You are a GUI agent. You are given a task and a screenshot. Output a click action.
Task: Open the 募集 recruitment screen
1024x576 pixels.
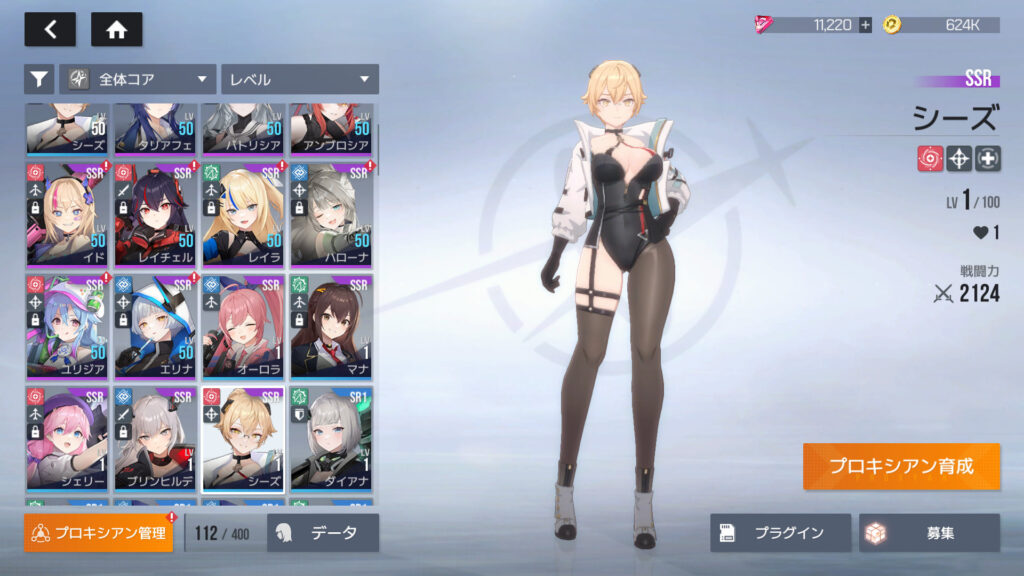click(929, 533)
